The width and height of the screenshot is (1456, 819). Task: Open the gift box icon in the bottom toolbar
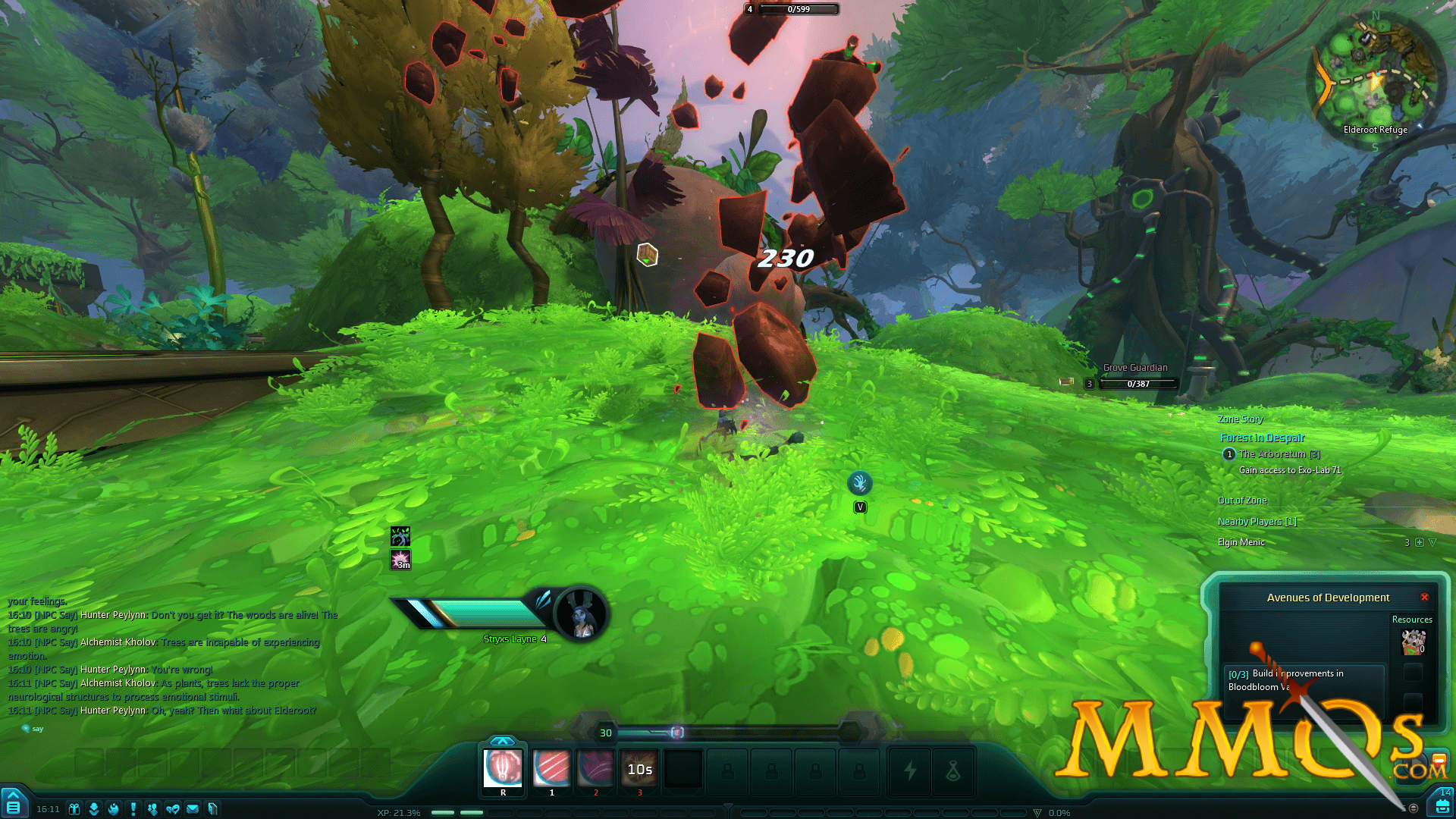coord(74,809)
